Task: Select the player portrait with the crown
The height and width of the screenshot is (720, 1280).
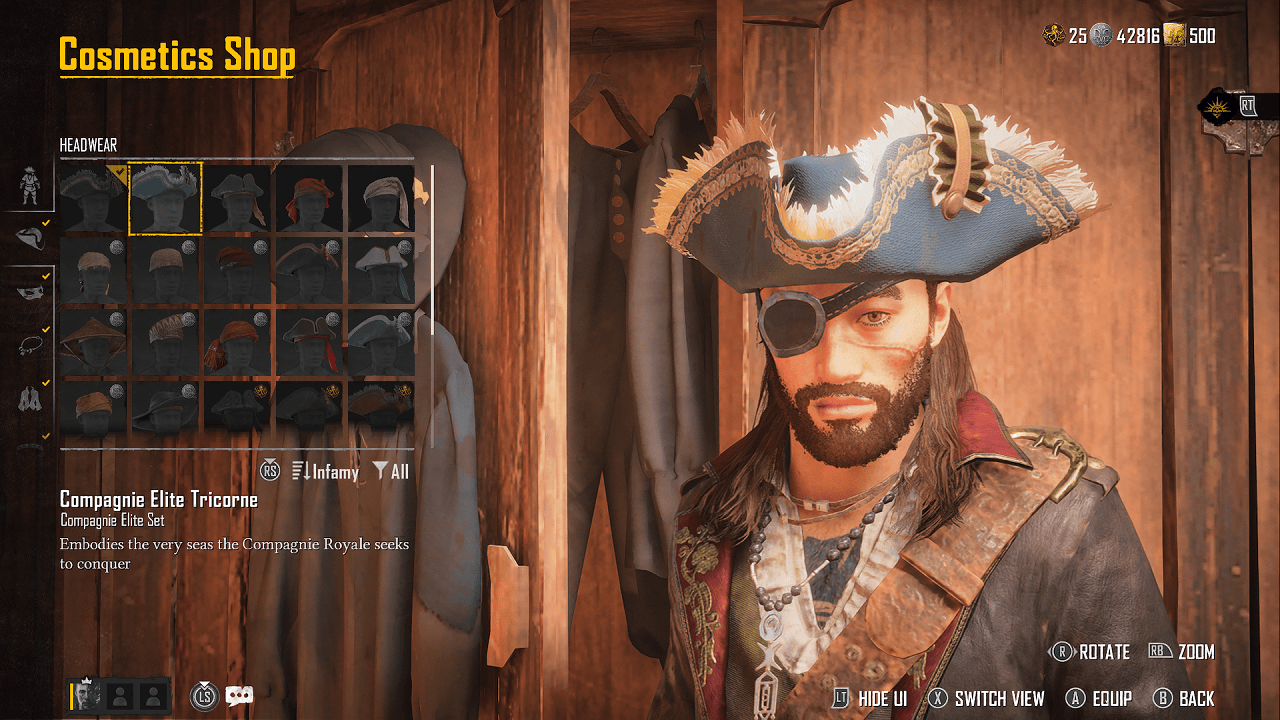Action: click(x=88, y=696)
